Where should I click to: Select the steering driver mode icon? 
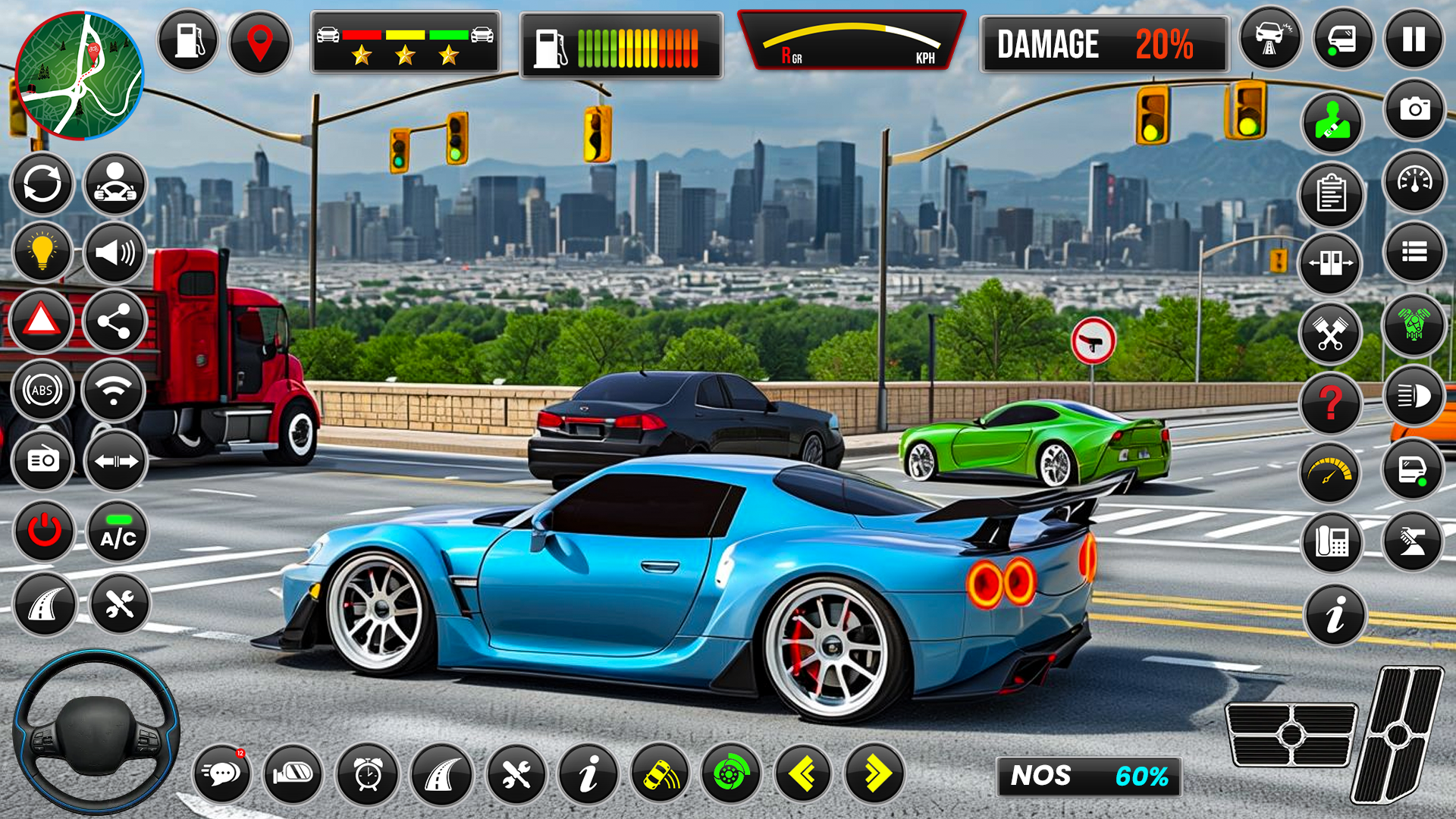114,184
